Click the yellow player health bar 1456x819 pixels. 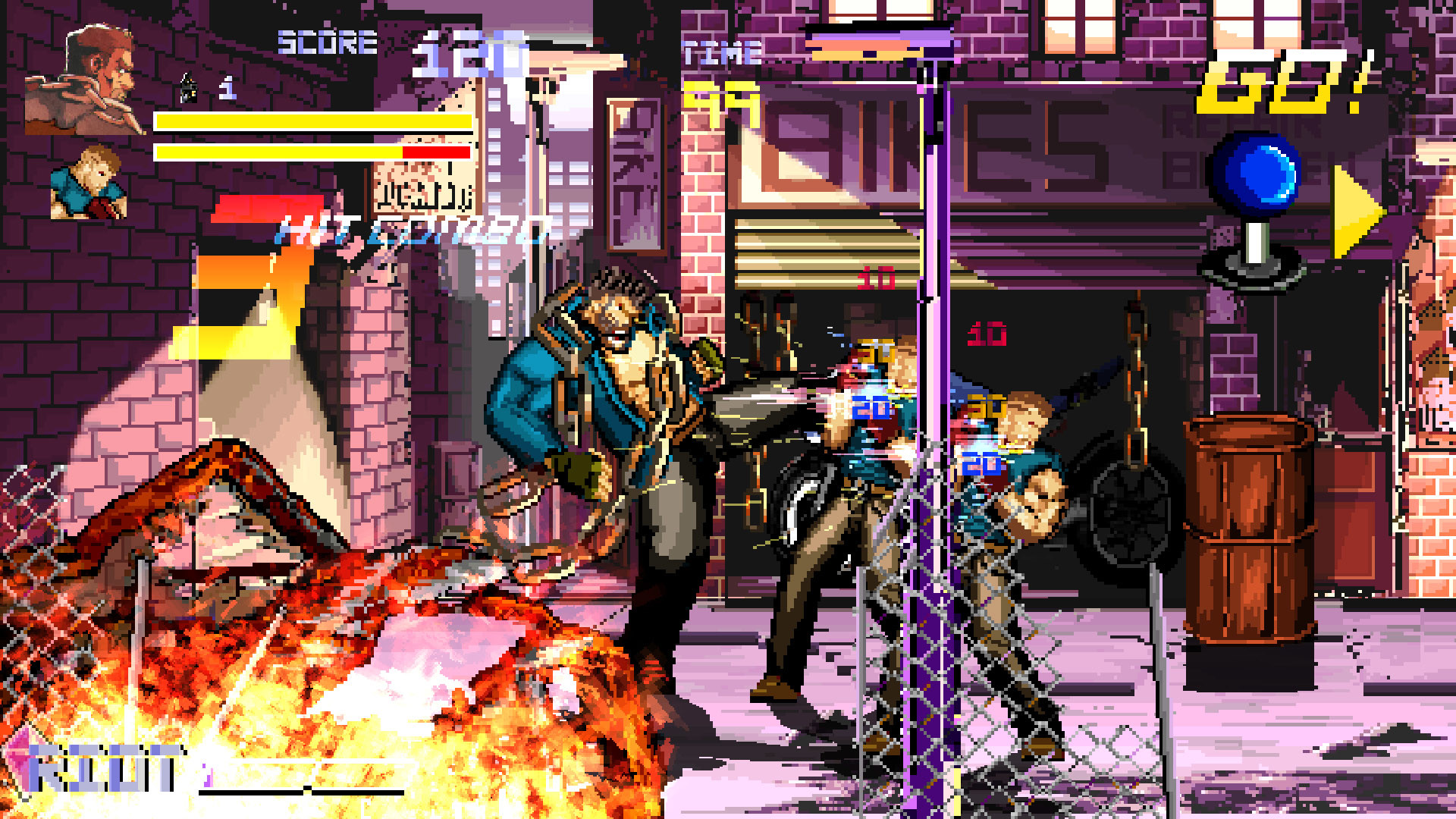311,119
